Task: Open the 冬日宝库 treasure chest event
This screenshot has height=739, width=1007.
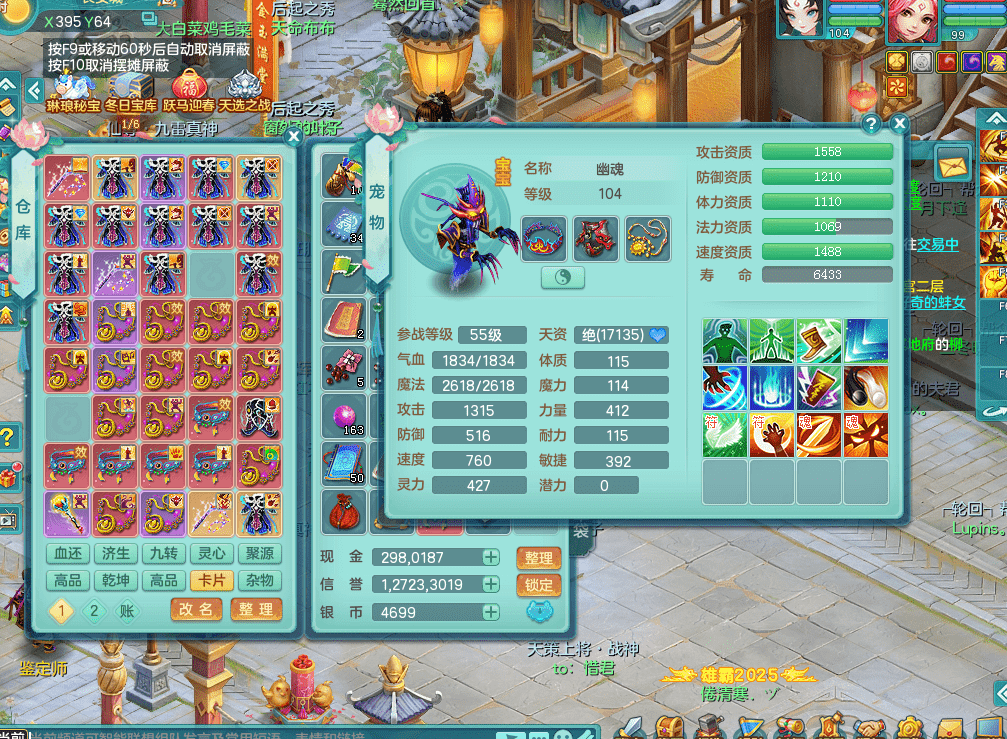Action: point(132,91)
